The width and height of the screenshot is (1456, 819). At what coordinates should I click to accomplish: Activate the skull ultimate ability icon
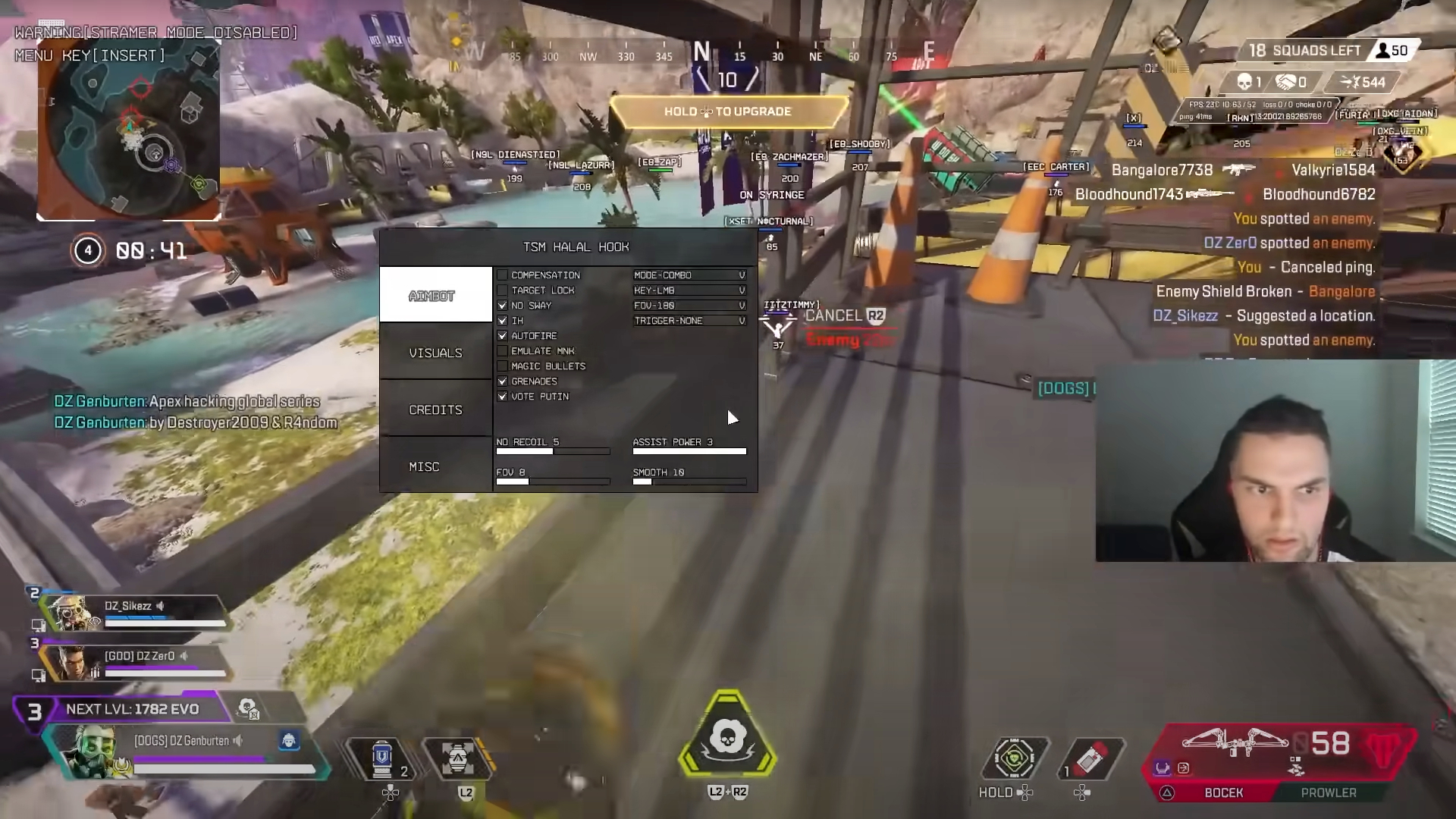pos(727,738)
